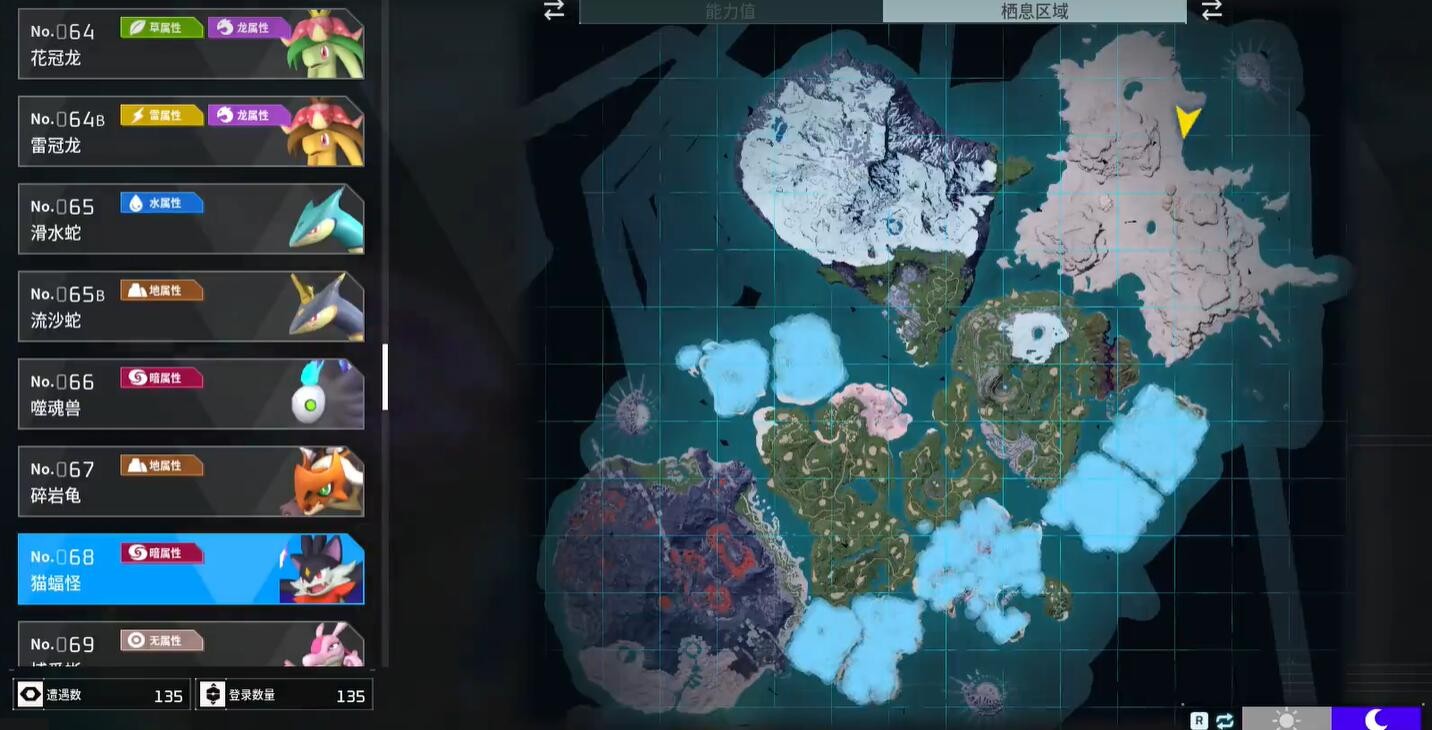1432x730 pixels.
Task: Open the 栖息区域 habitat tab
Action: point(1034,11)
